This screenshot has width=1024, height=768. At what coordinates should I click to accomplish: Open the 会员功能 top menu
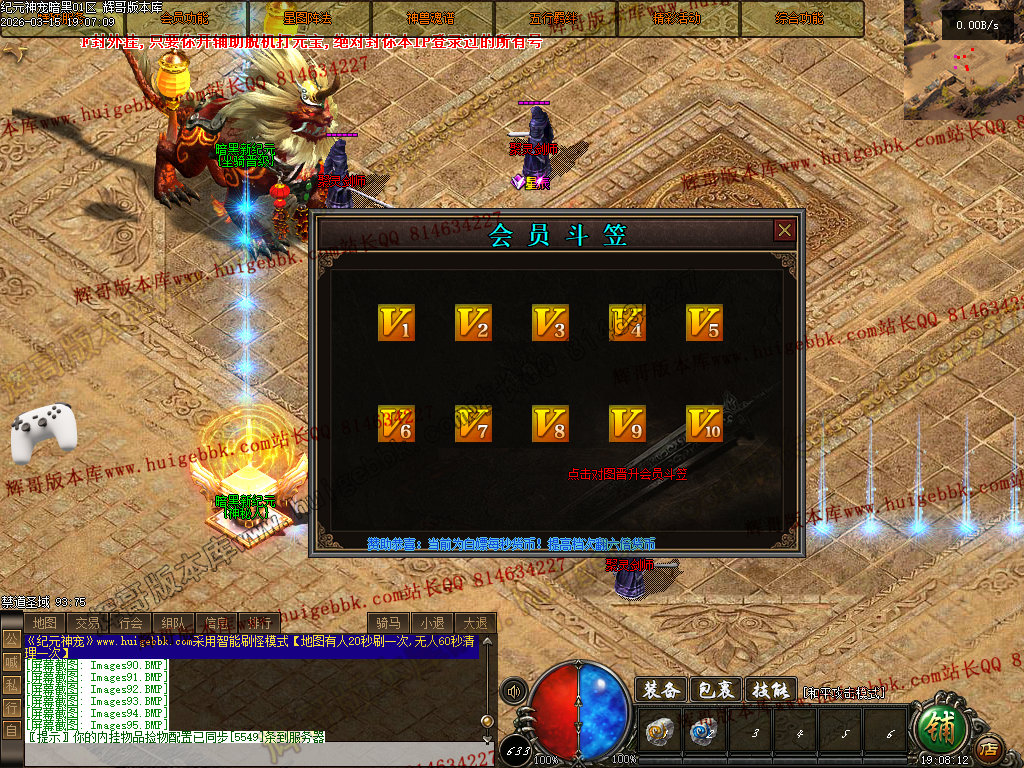[x=185, y=18]
